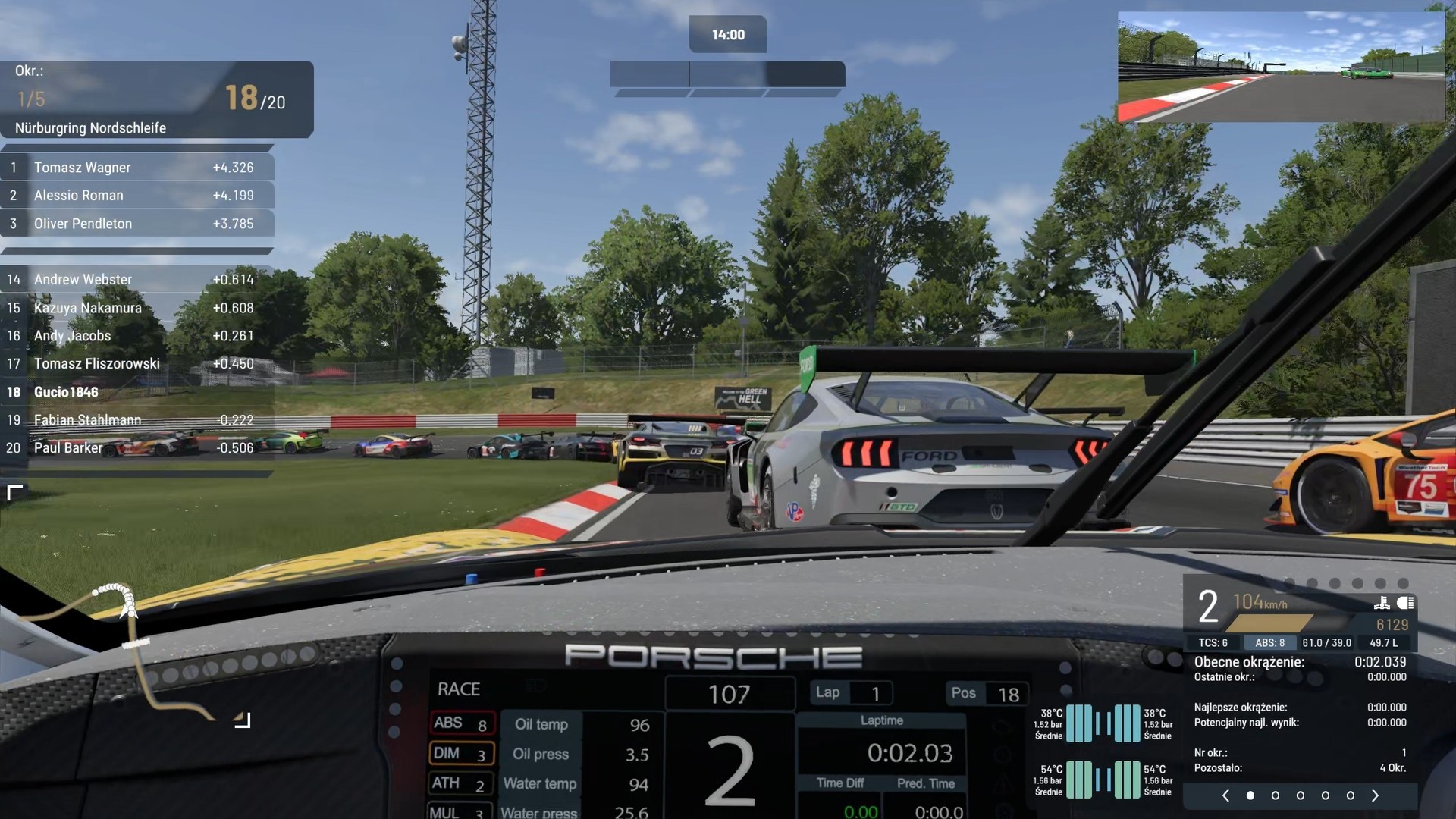Select the highlighted Gucio1846 row

pyautogui.click(x=136, y=392)
